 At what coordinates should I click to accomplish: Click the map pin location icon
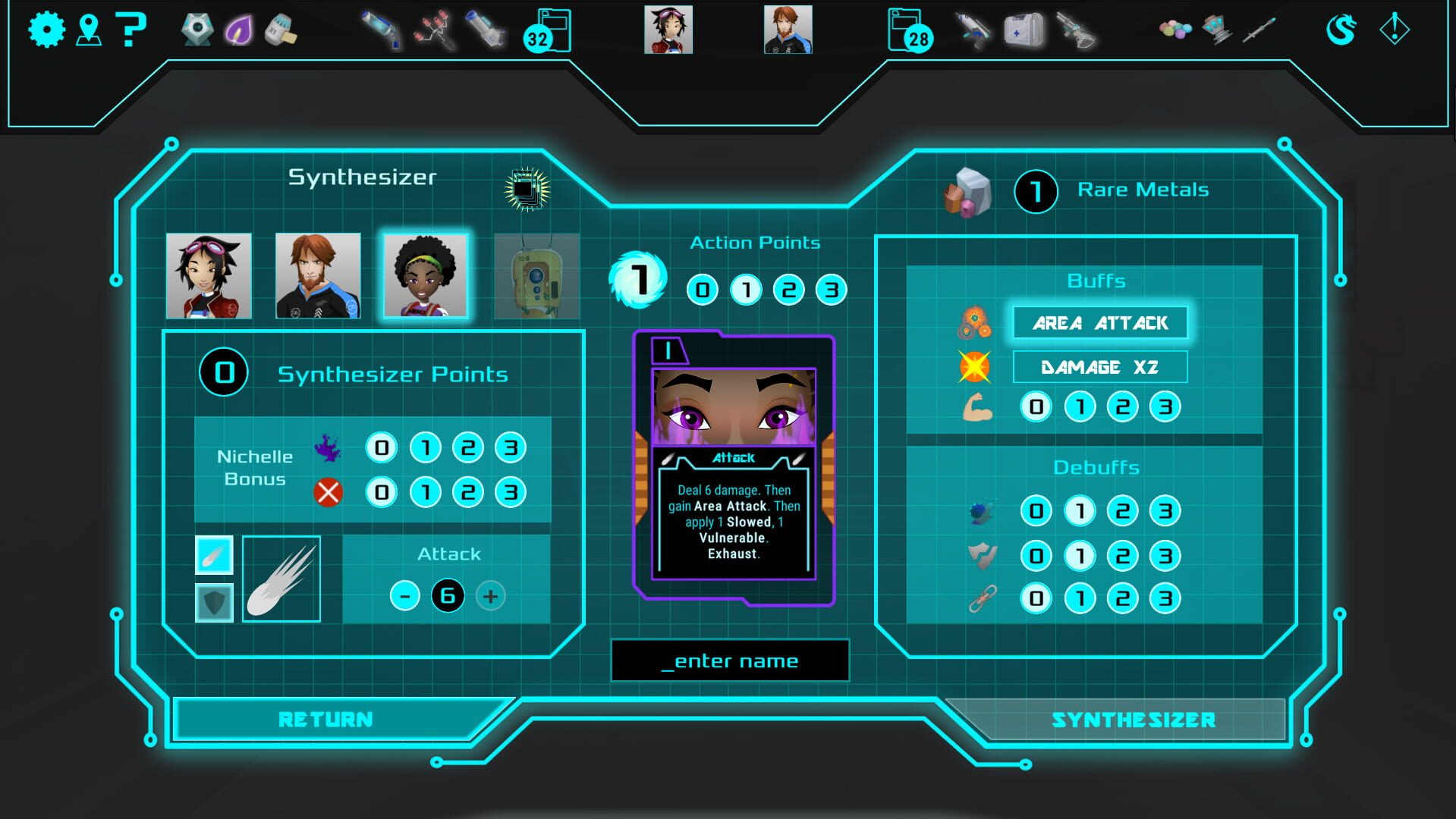coord(89,30)
